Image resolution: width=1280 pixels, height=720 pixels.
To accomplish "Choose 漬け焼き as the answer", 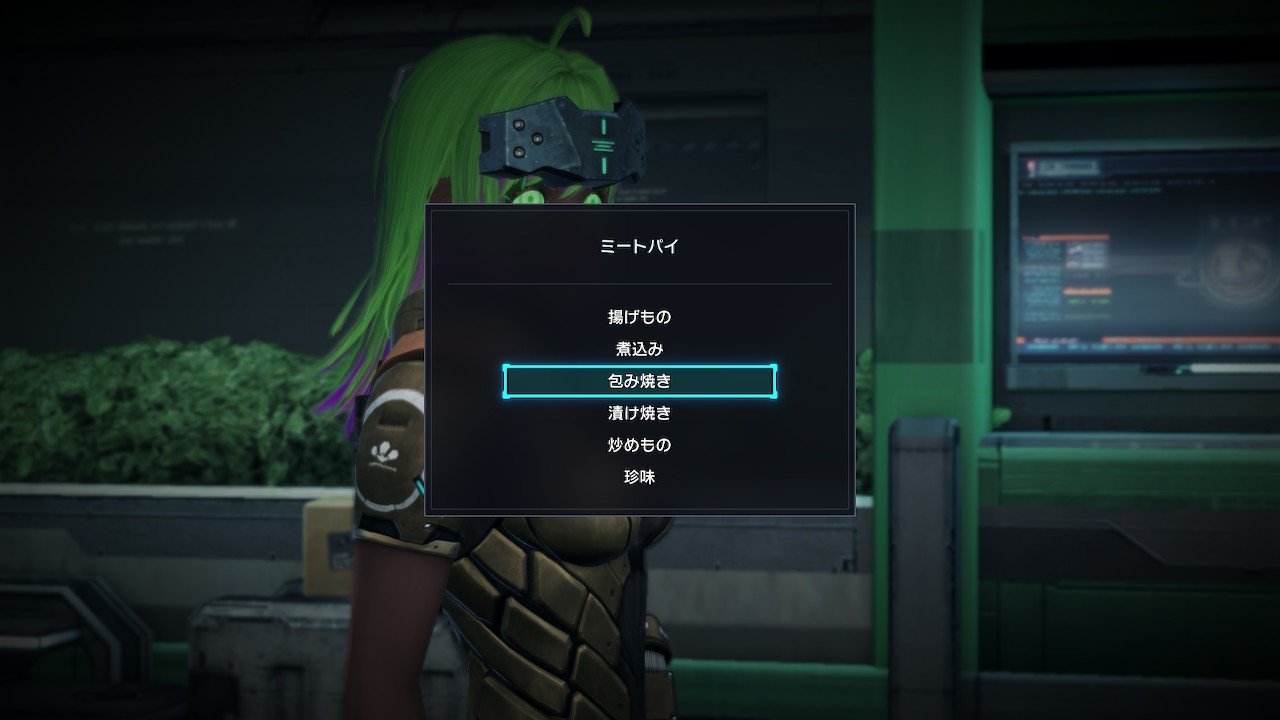I will [x=639, y=413].
